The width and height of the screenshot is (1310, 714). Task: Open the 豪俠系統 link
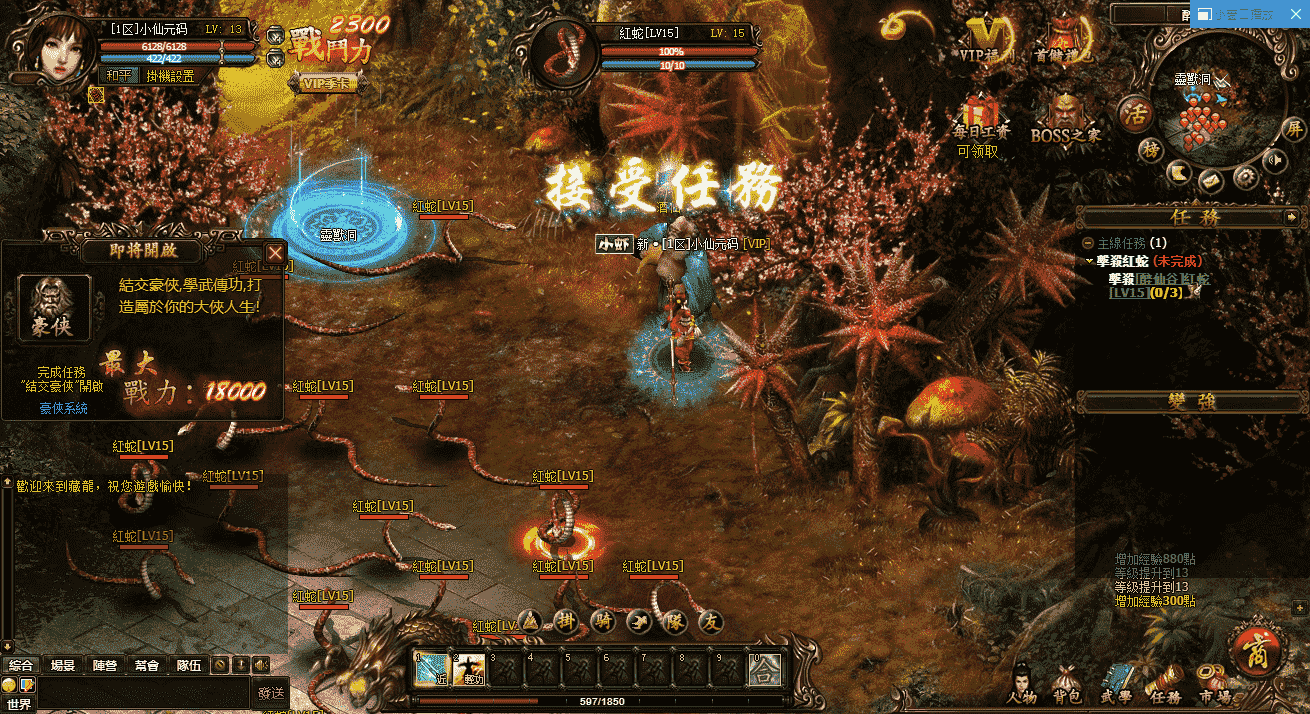point(64,408)
